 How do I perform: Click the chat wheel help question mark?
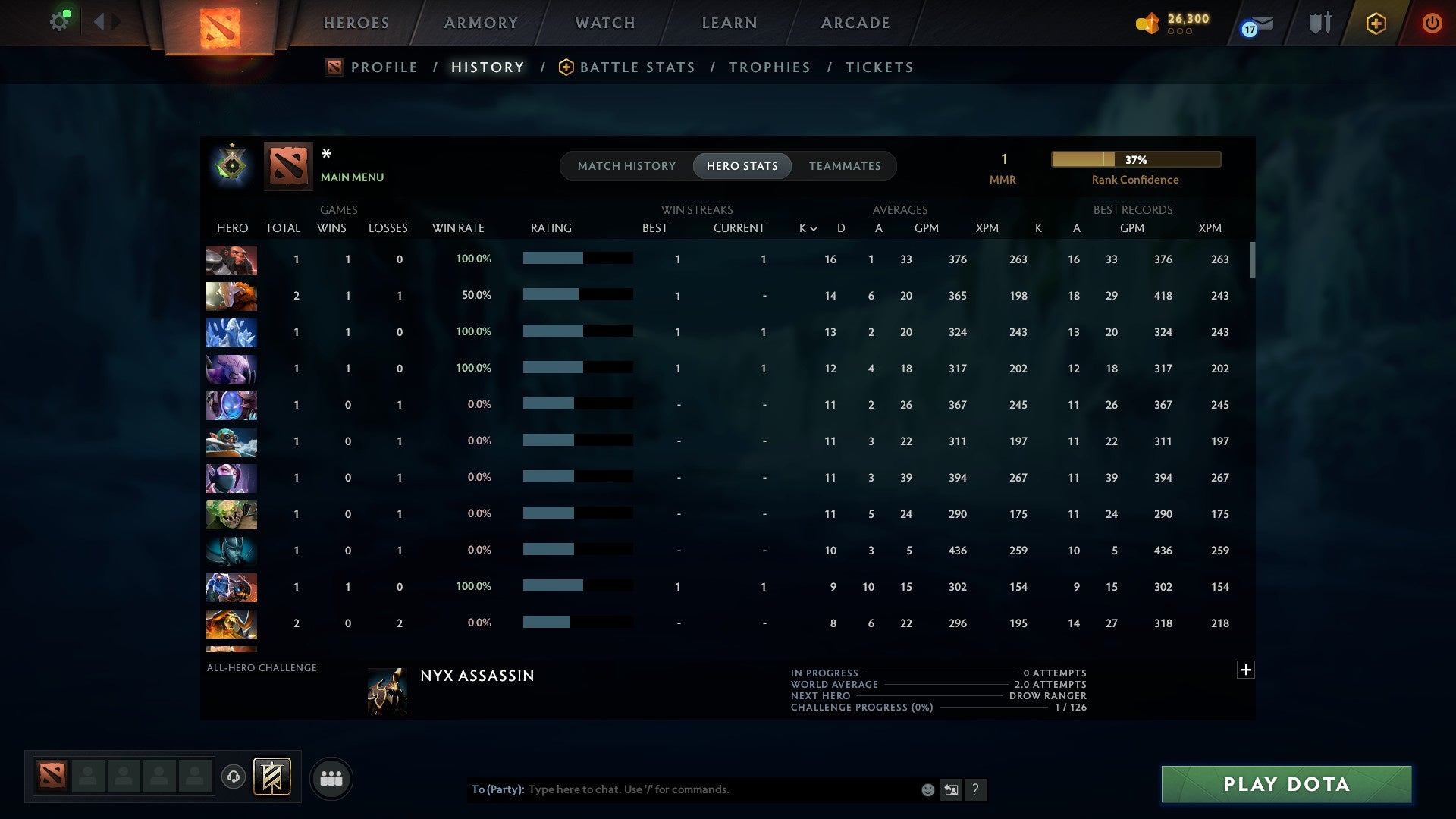point(977,790)
